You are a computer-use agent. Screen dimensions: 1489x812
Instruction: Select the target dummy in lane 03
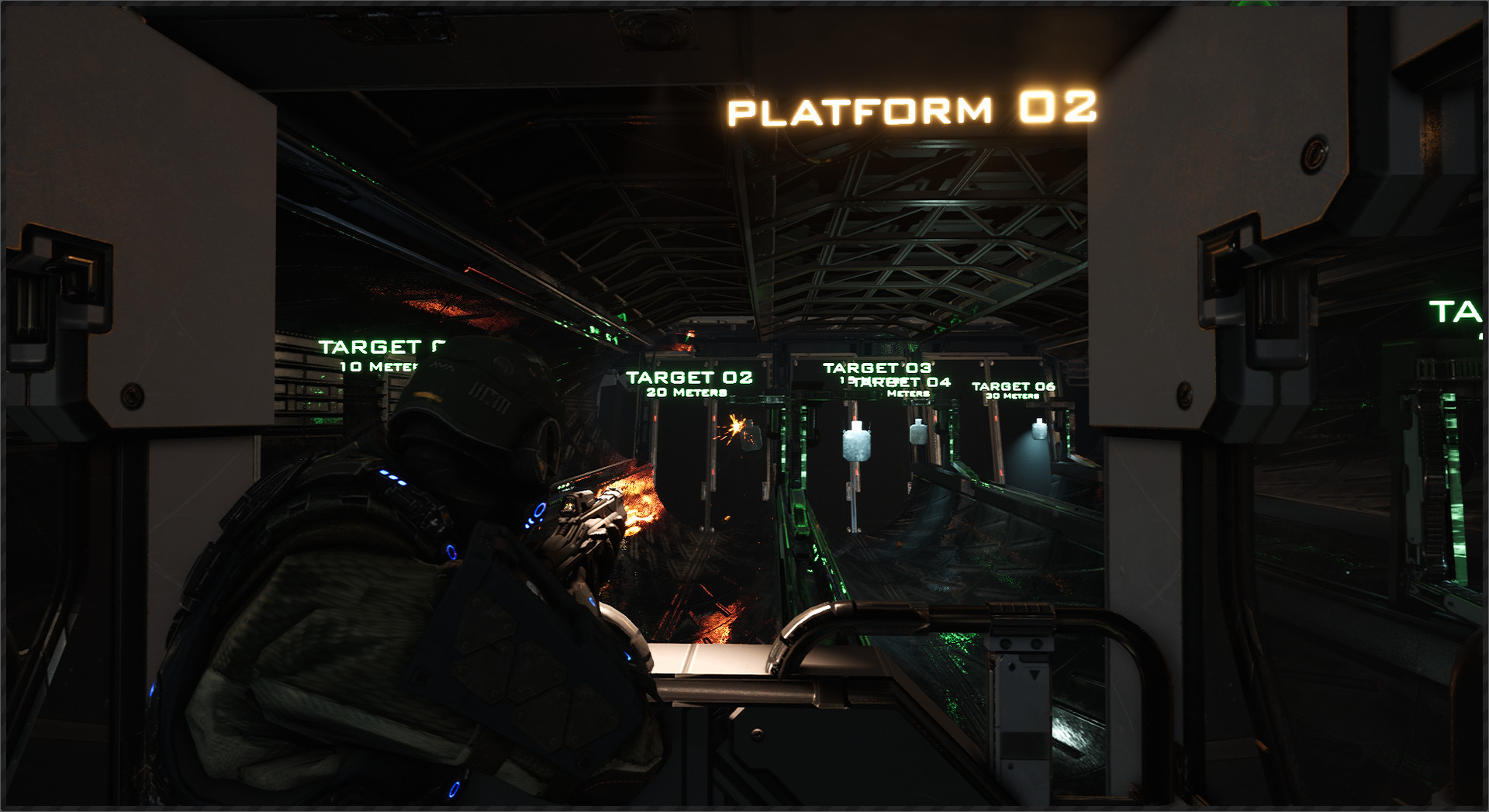[x=856, y=442]
